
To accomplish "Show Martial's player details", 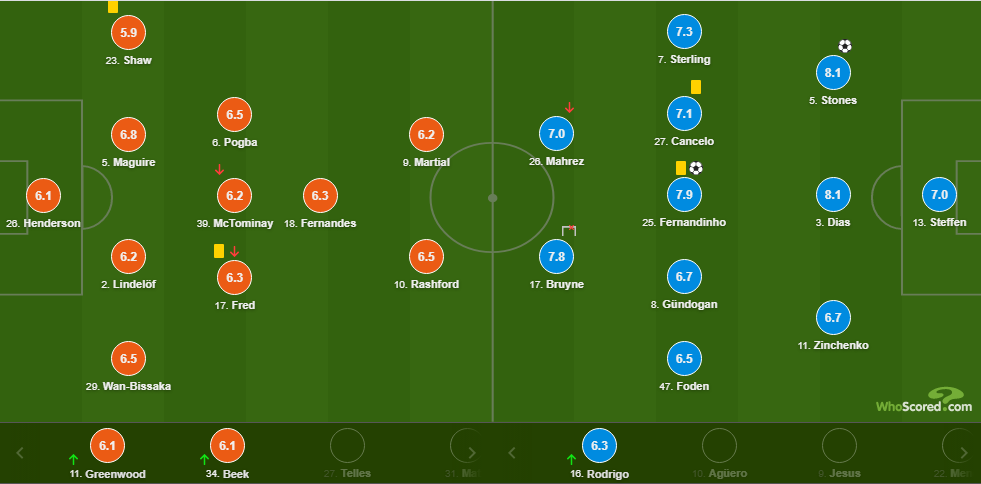I will (426, 134).
